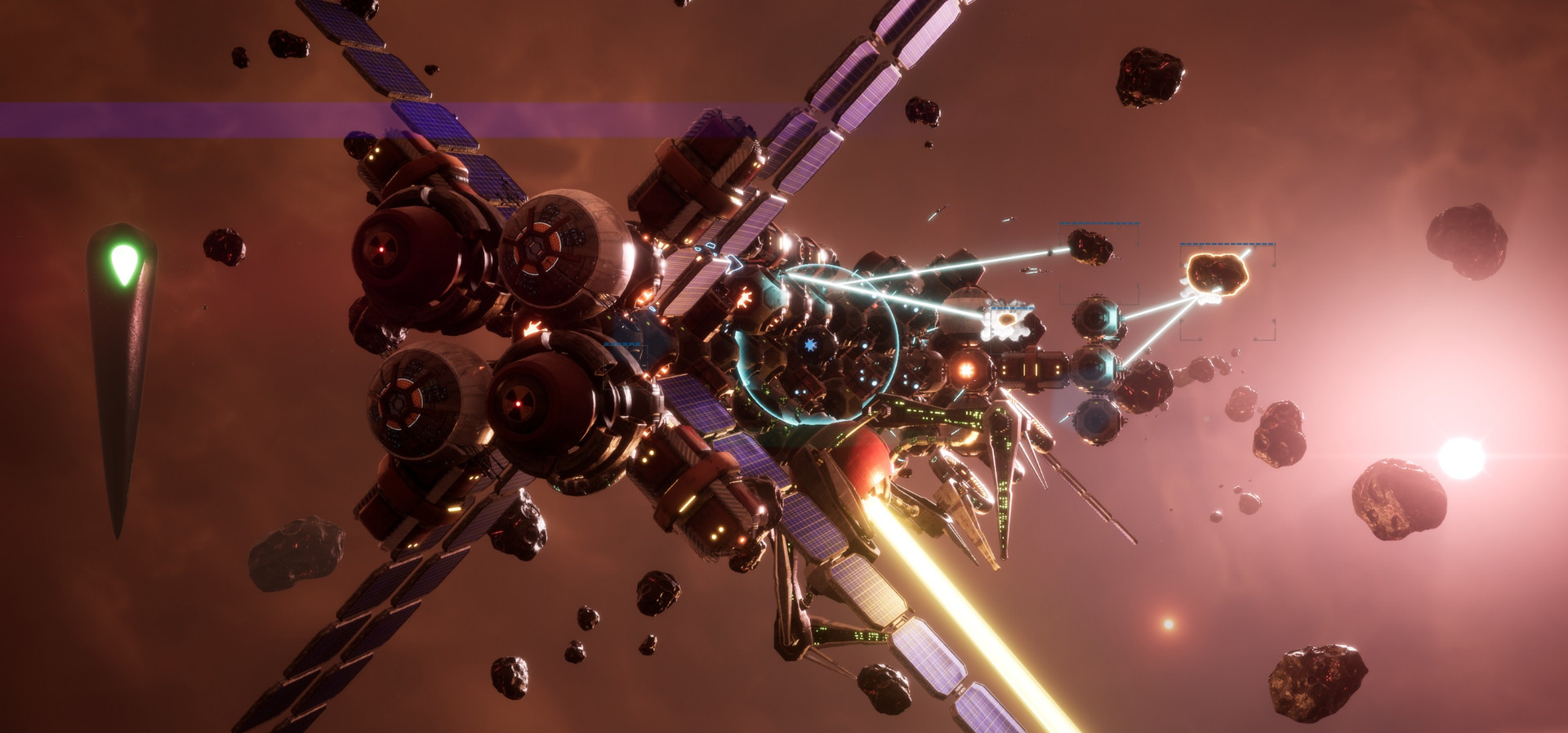Select the radiation trefoil on the upper-left turret
The image size is (1568, 733).
click(x=381, y=248)
